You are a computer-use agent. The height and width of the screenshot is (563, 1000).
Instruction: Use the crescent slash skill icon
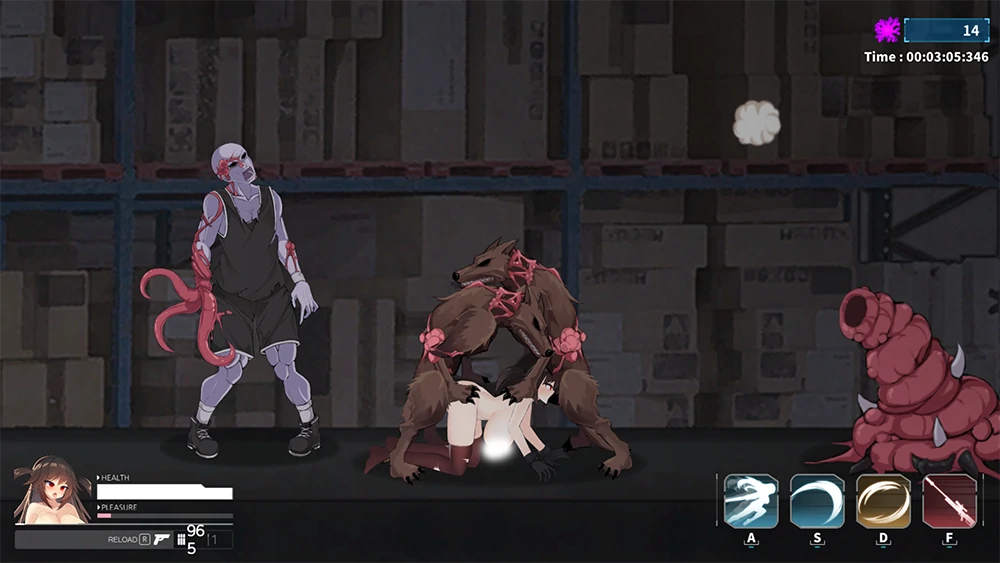click(x=817, y=501)
